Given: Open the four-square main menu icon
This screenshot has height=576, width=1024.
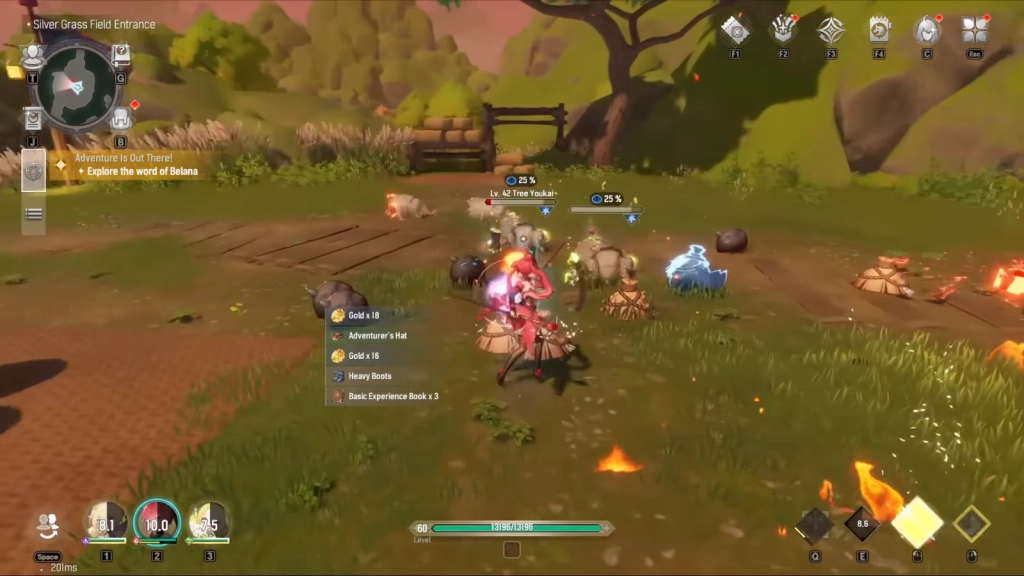Looking at the screenshot, I should click(975, 30).
